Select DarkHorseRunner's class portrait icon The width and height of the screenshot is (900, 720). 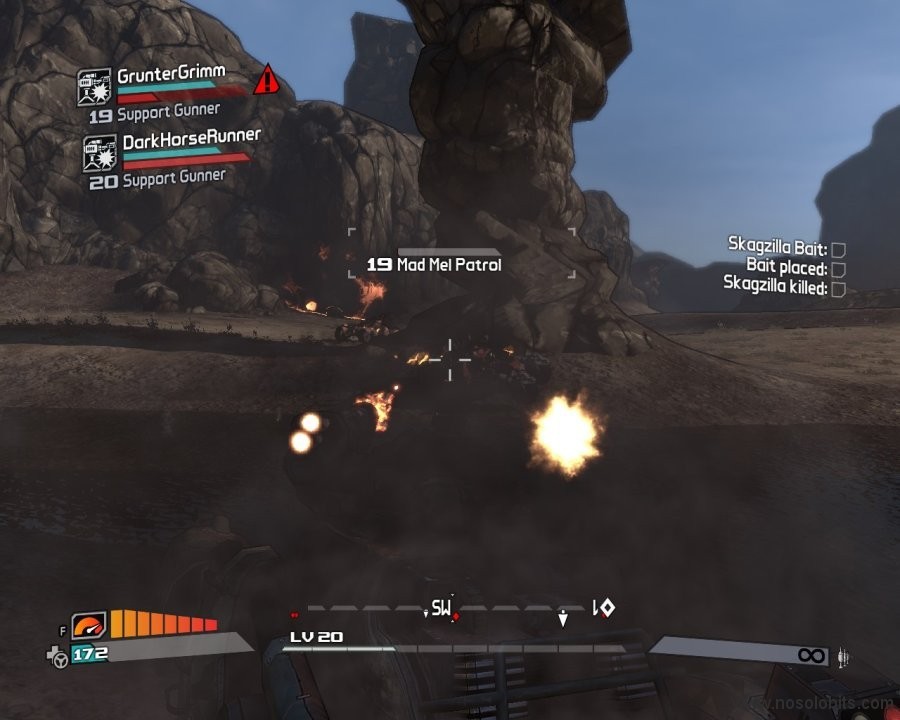tap(100, 154)
